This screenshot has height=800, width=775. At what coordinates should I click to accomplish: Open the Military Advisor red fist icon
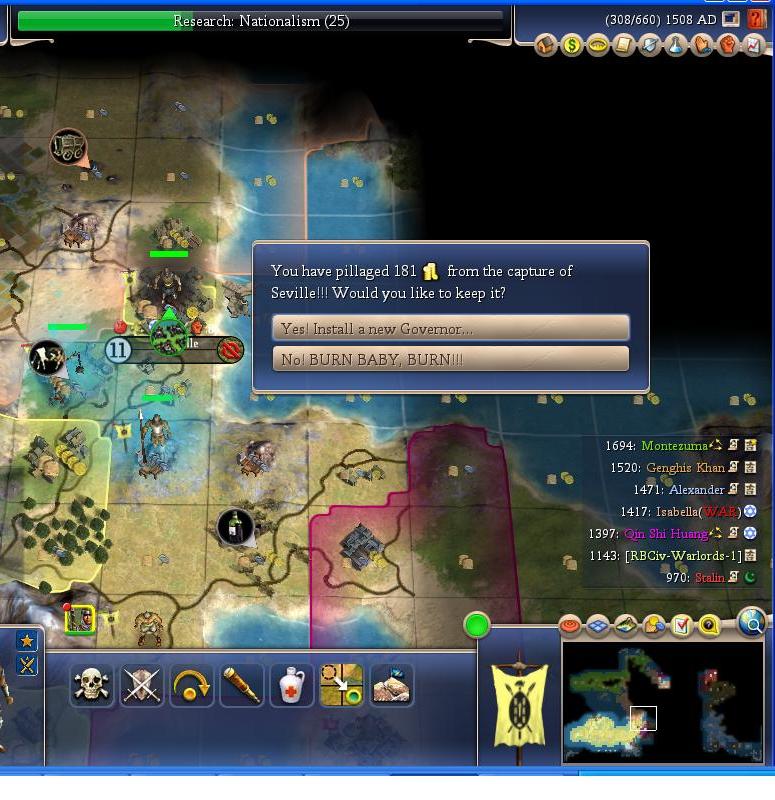728,45
